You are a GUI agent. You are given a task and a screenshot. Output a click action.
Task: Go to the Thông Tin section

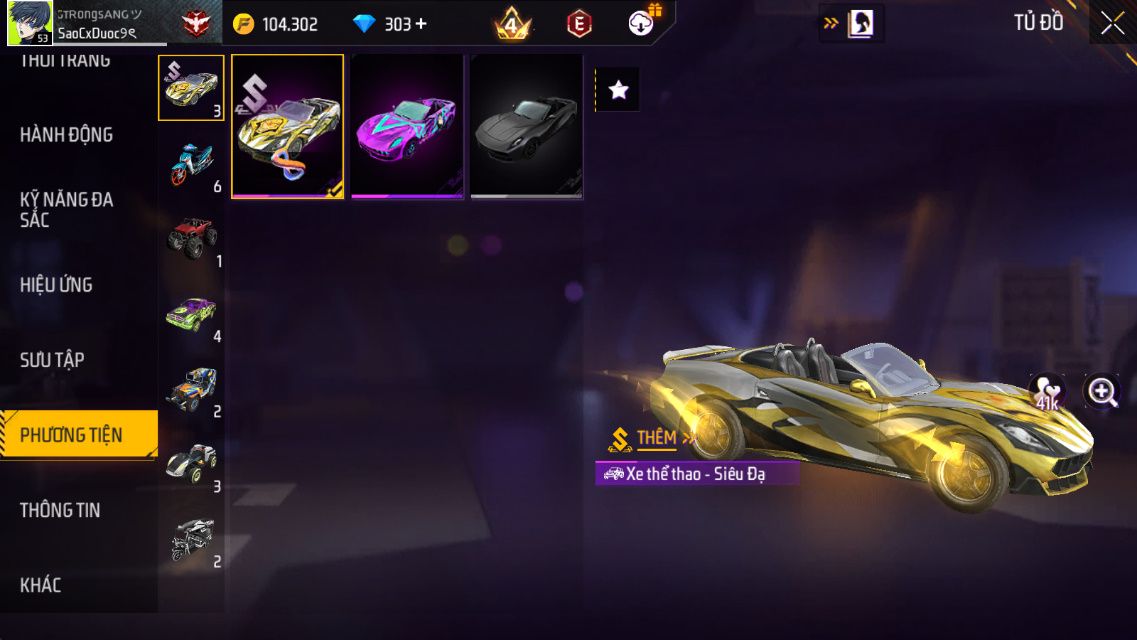[x=60, y=510]
